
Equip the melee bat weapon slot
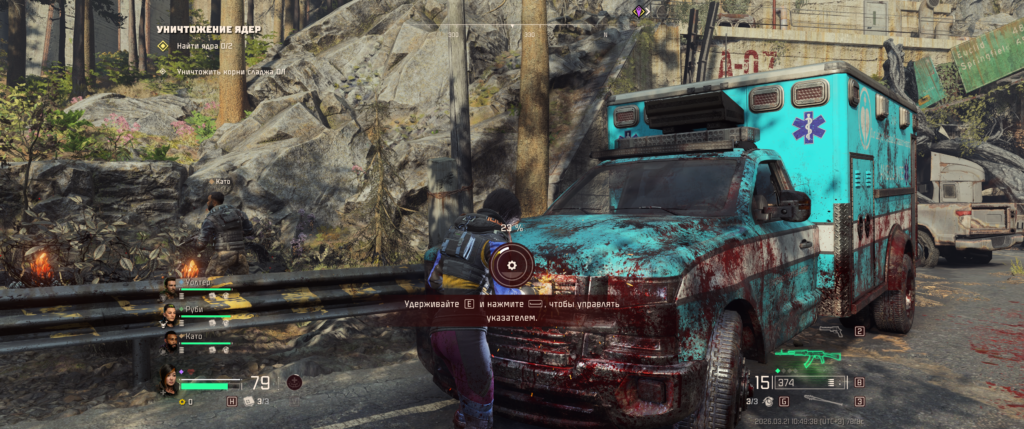826,401
